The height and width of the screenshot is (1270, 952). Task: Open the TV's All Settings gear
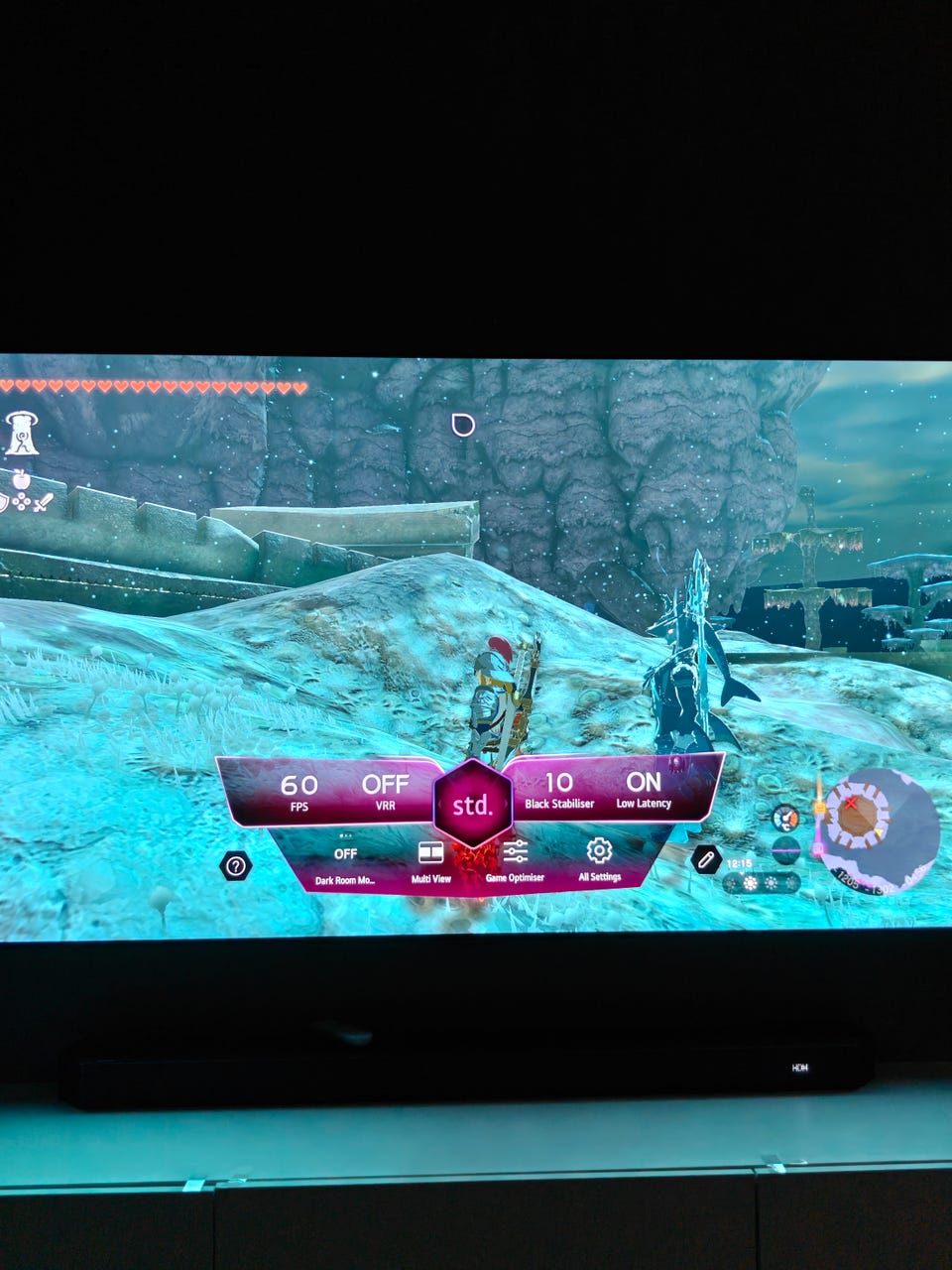(x=599, y=857)
